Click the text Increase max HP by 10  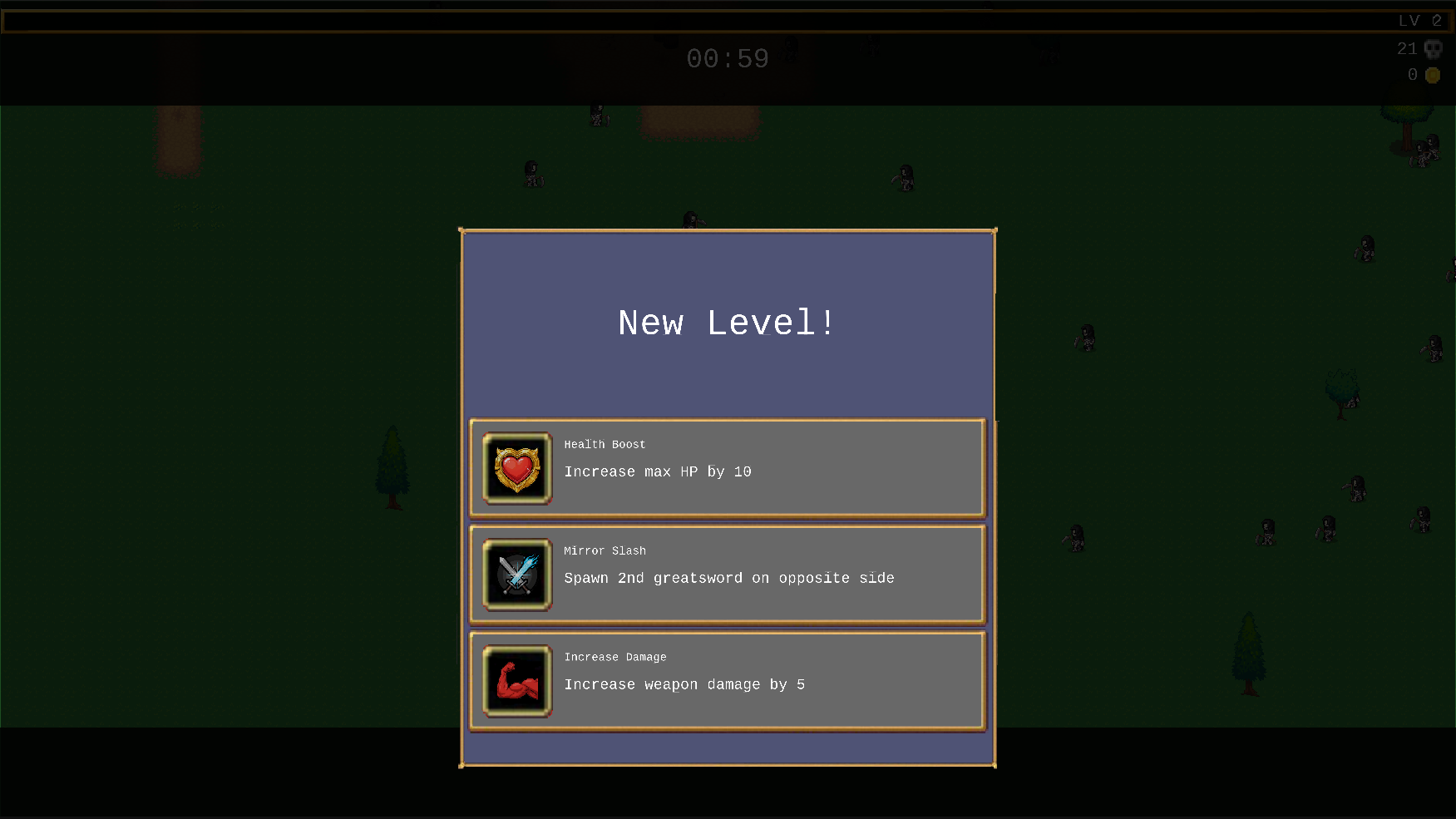click(657, 471)
